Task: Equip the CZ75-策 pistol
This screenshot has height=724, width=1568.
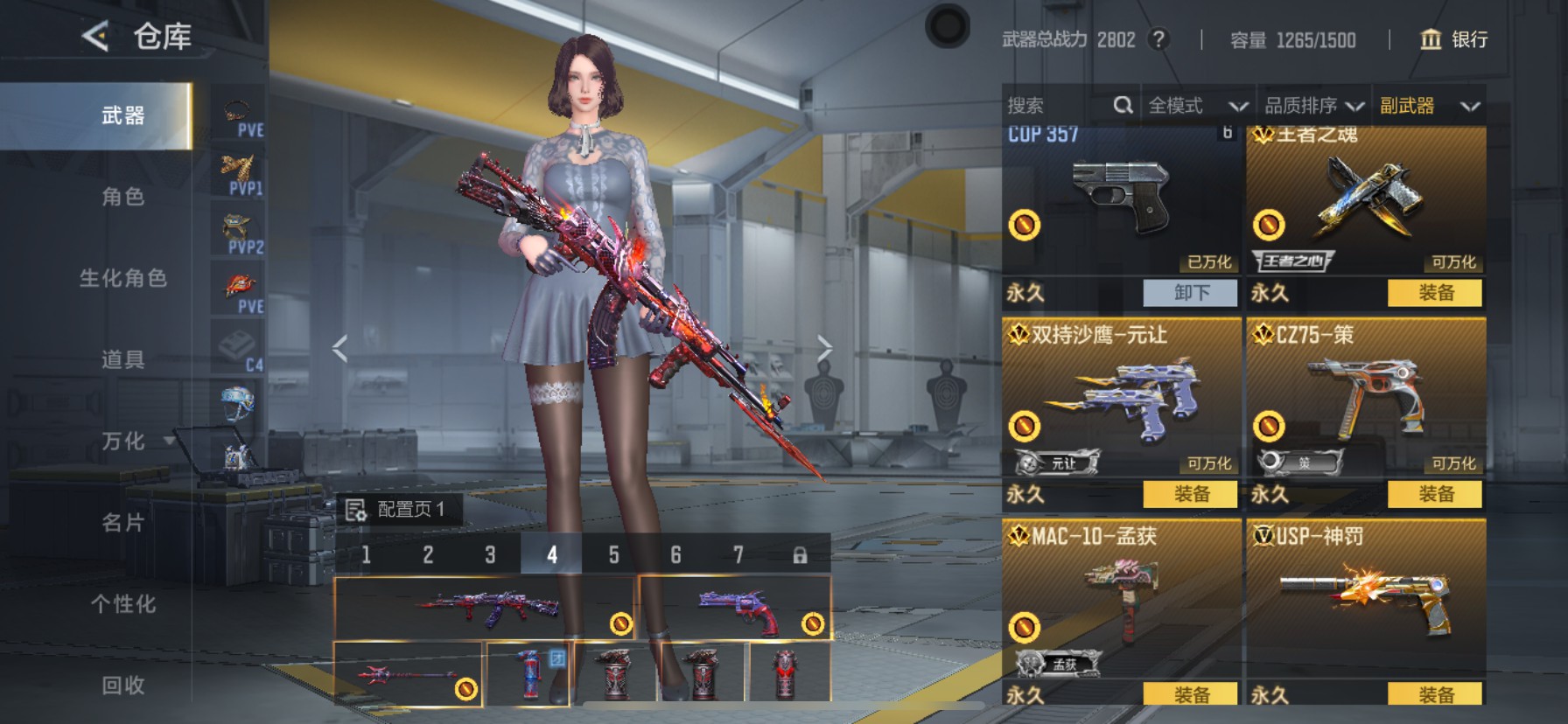Action: pos(1435,494)
